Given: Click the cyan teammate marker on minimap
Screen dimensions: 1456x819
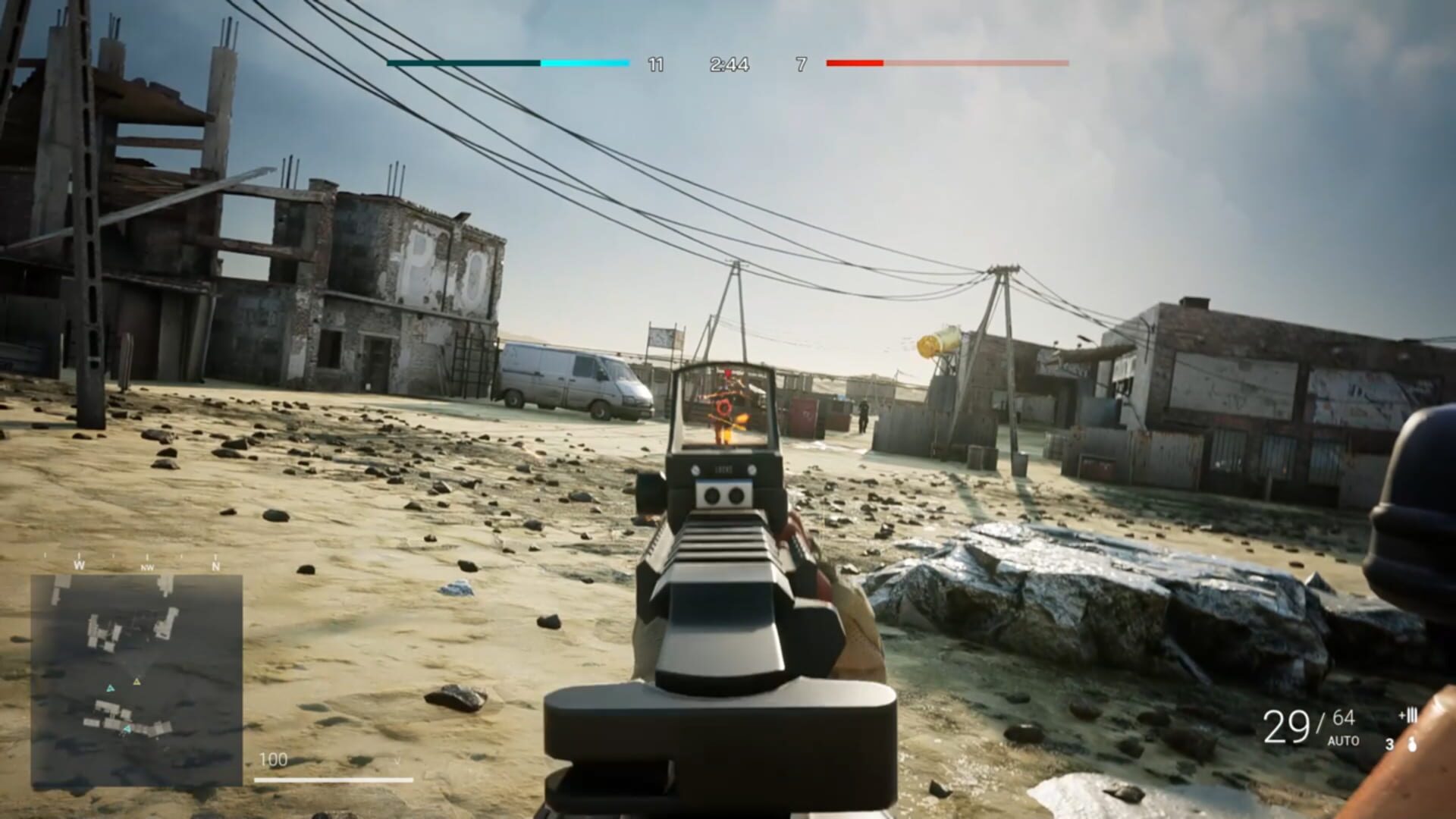Looking at the screenshot, I should 110,689.
